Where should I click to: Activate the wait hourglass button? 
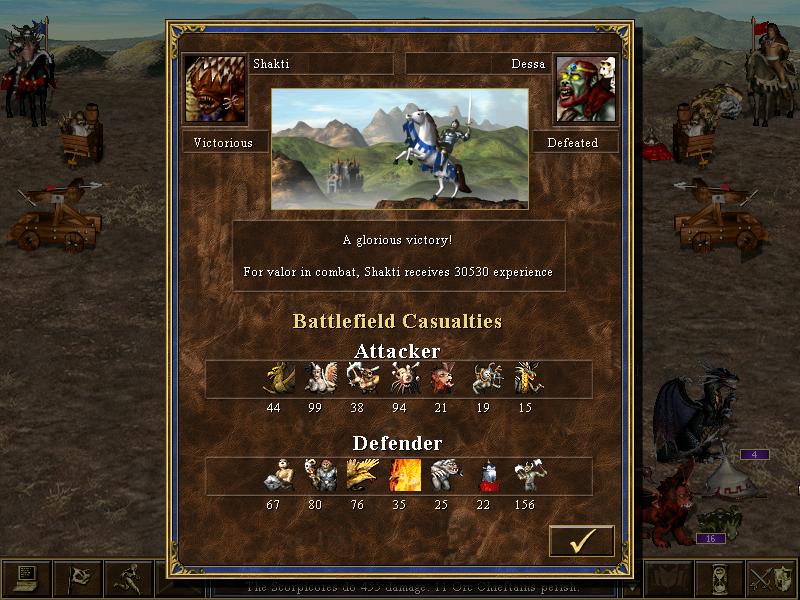pyautogui.click(x=722, y=580)
